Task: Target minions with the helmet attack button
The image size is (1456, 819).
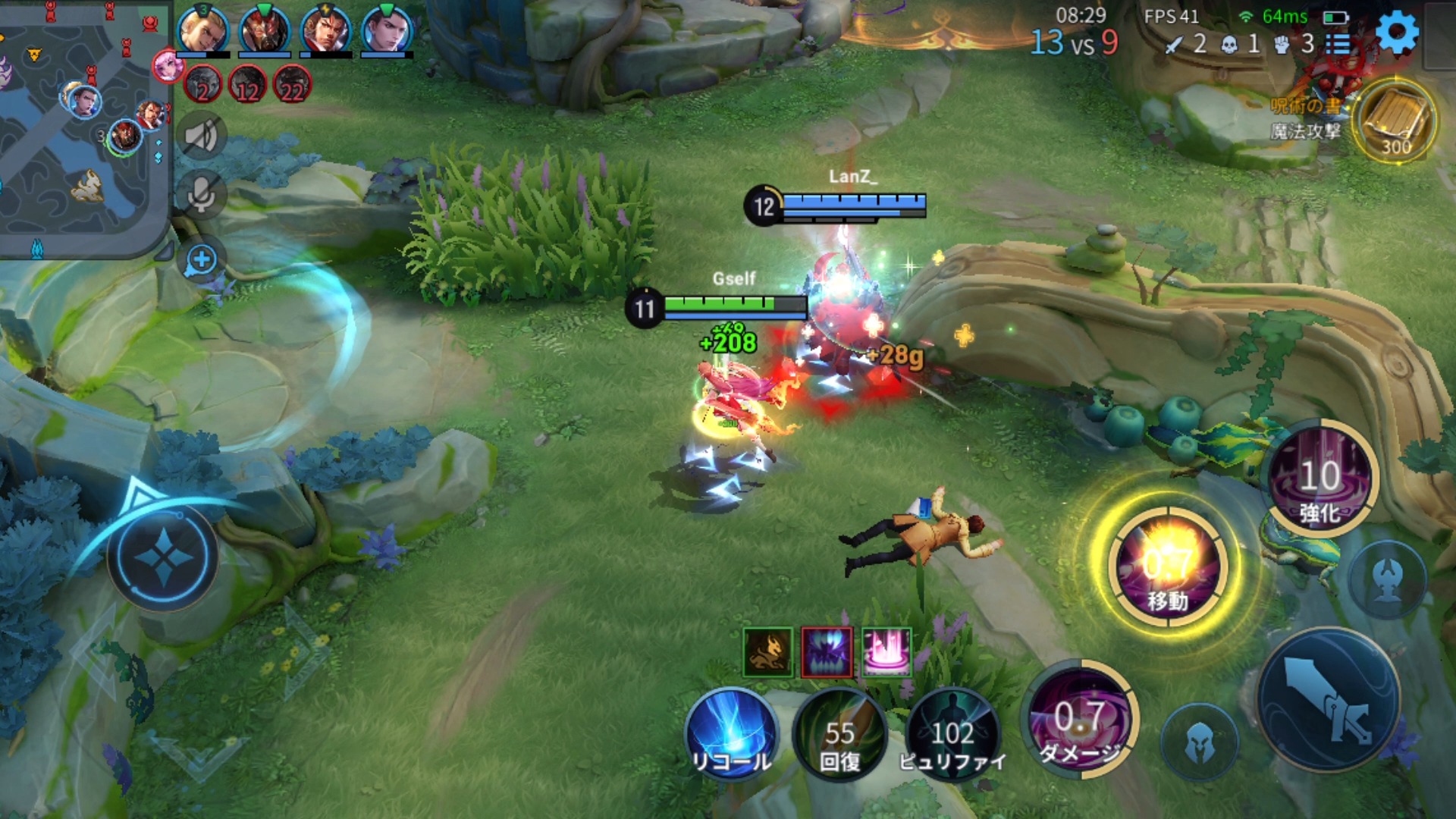Action: pyautogui.click(x=1200, y=742)
